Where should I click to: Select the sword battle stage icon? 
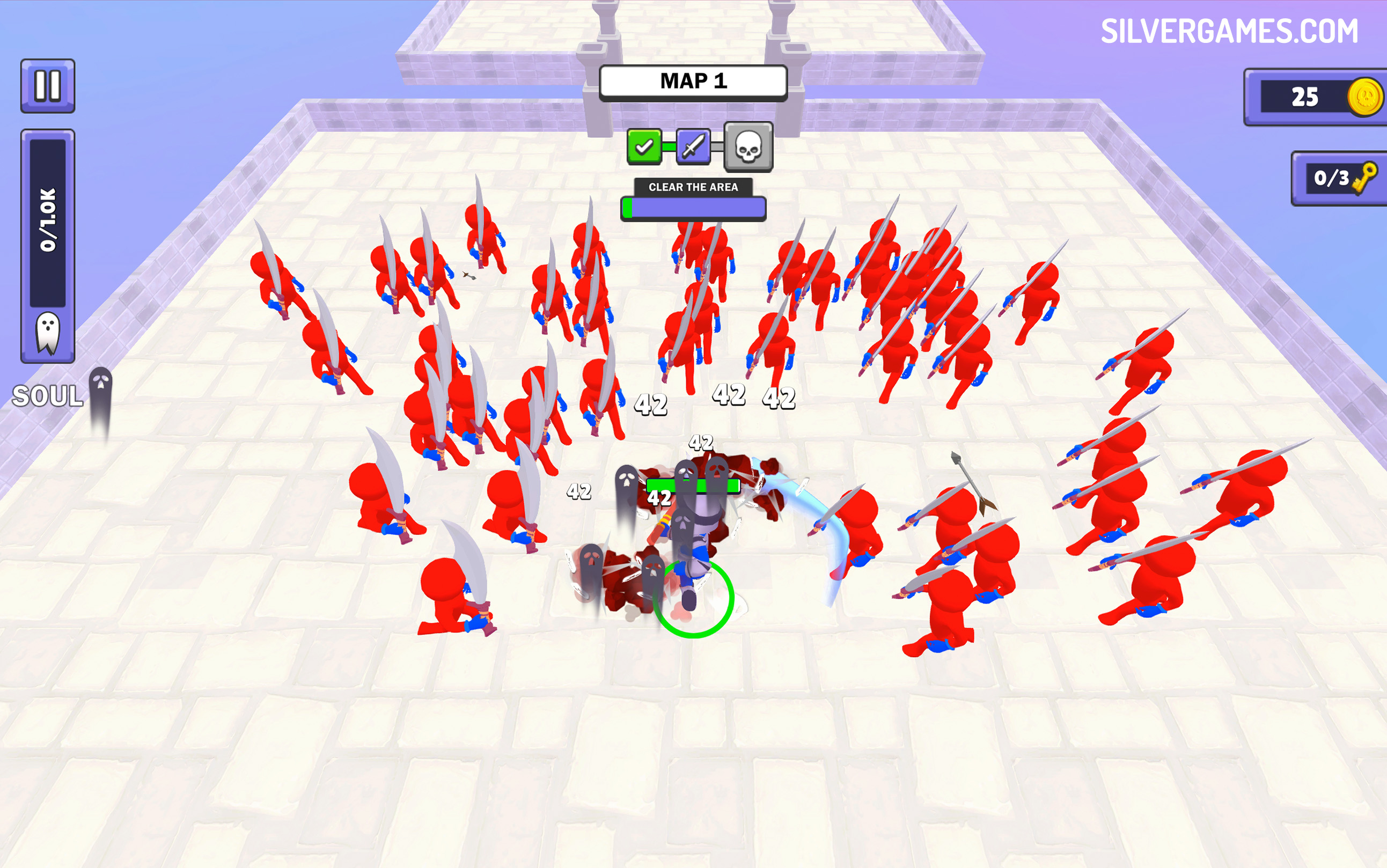point(693,146)
